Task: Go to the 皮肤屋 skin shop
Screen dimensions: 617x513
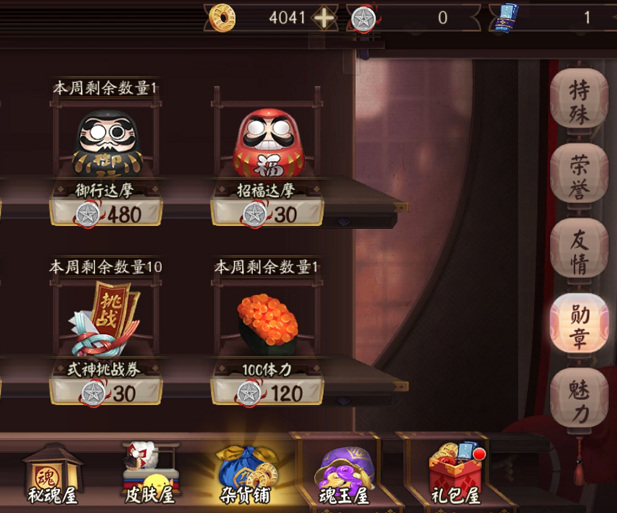Action: 146,476
